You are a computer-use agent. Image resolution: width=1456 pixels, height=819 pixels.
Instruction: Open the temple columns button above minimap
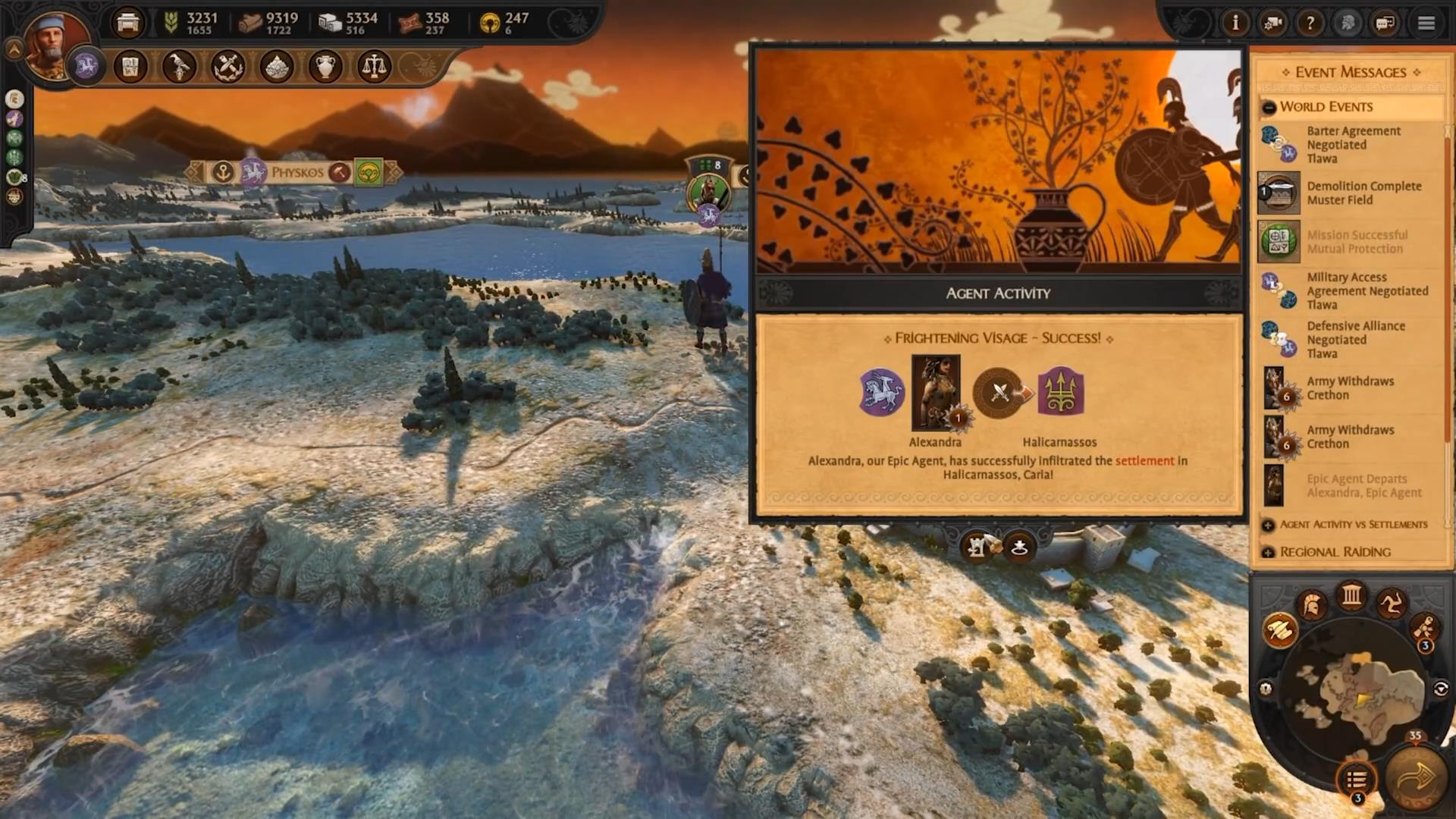point(1351,595)
